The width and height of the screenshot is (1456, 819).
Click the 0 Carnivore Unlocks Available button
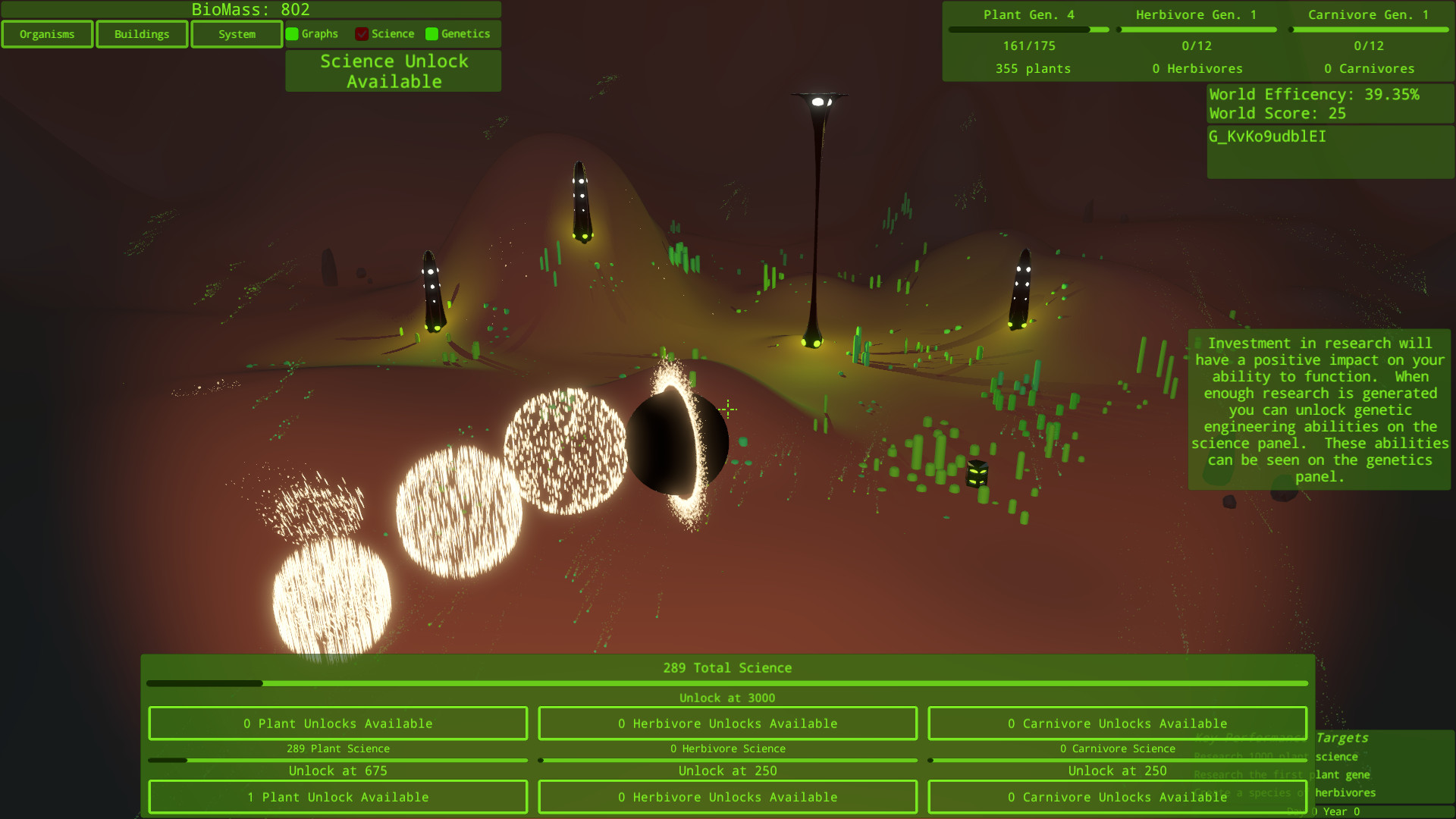pyautogui.click(x=1117, y=723)
